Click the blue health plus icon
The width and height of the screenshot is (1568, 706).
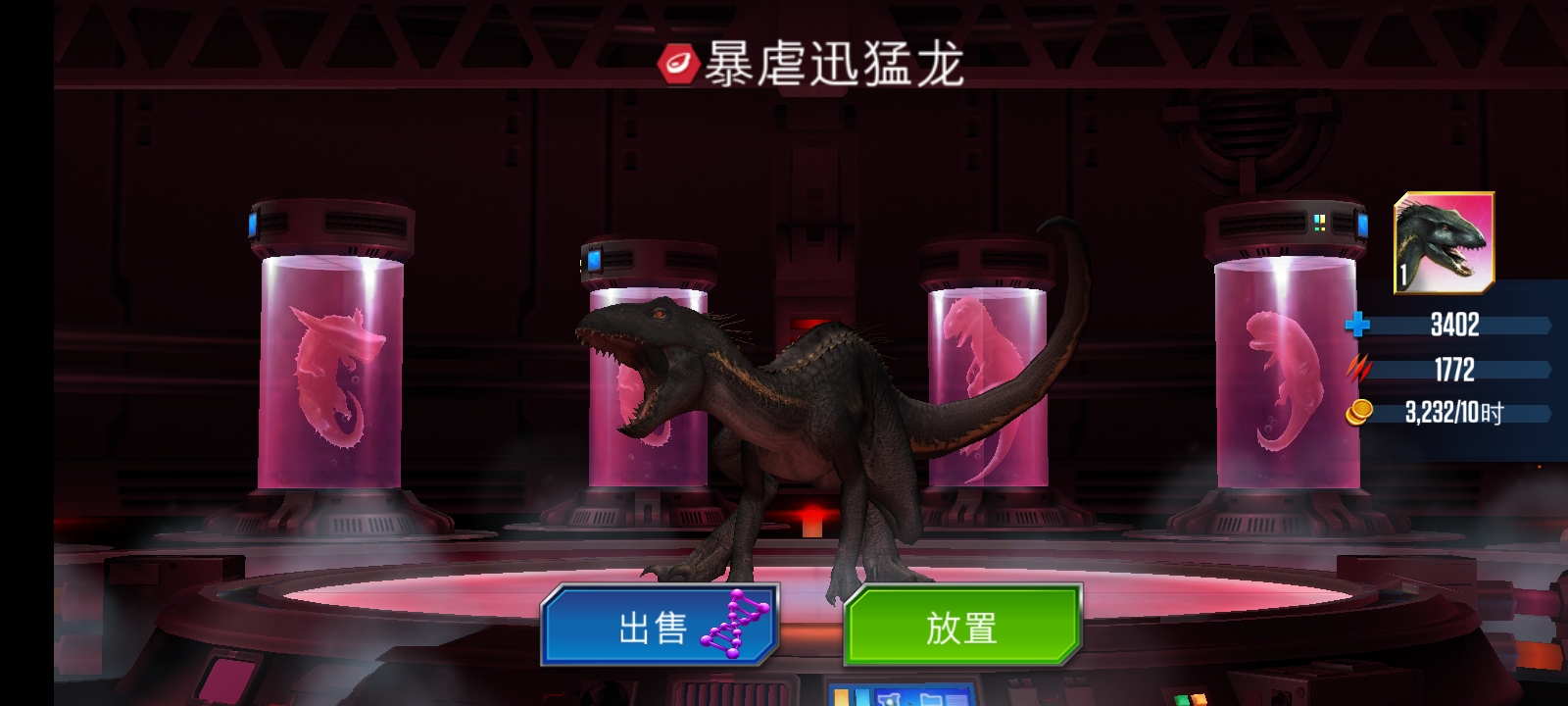1359,326
